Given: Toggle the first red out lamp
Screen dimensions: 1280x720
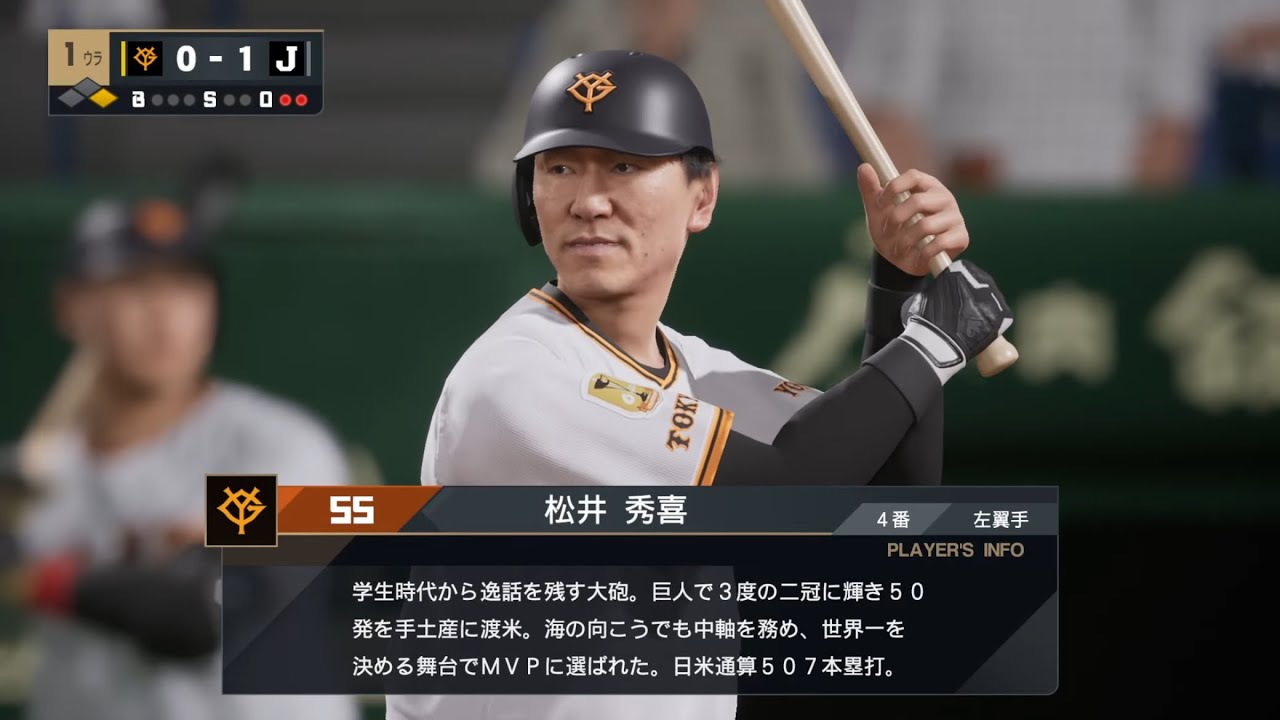Looking at the screenshot, I should (285, 100).
